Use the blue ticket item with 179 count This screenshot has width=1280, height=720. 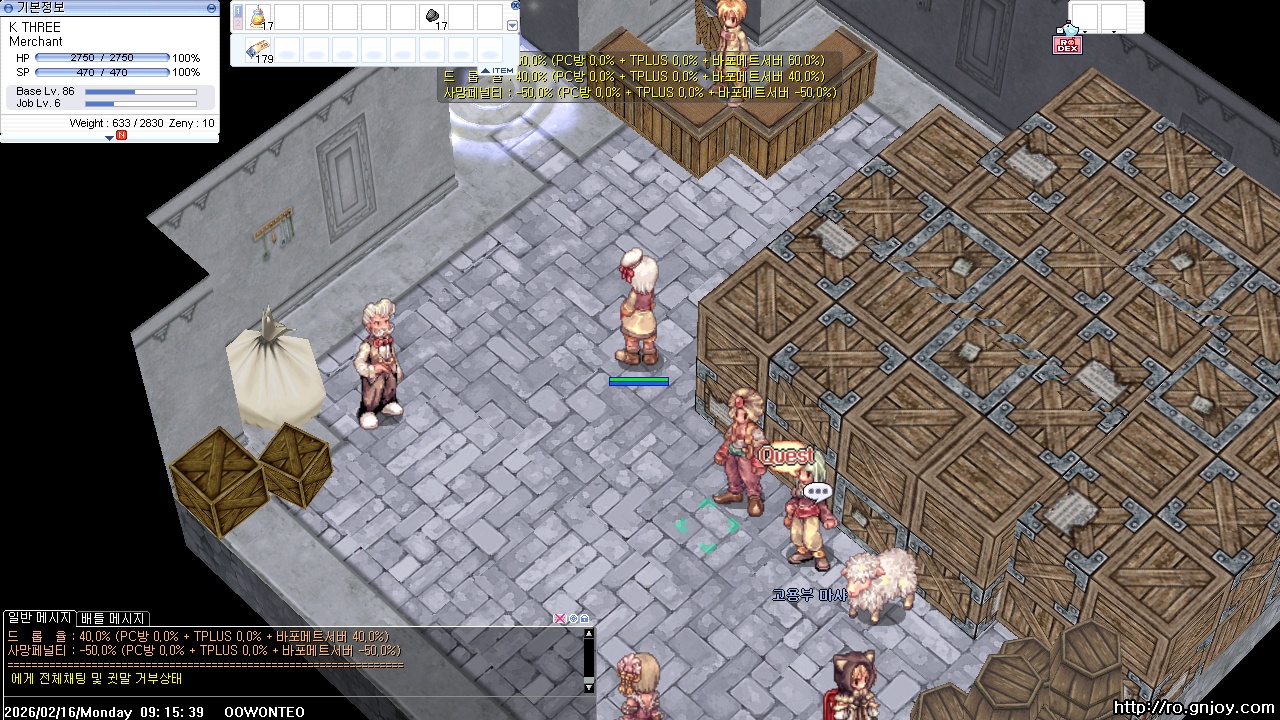coord(259,49)
